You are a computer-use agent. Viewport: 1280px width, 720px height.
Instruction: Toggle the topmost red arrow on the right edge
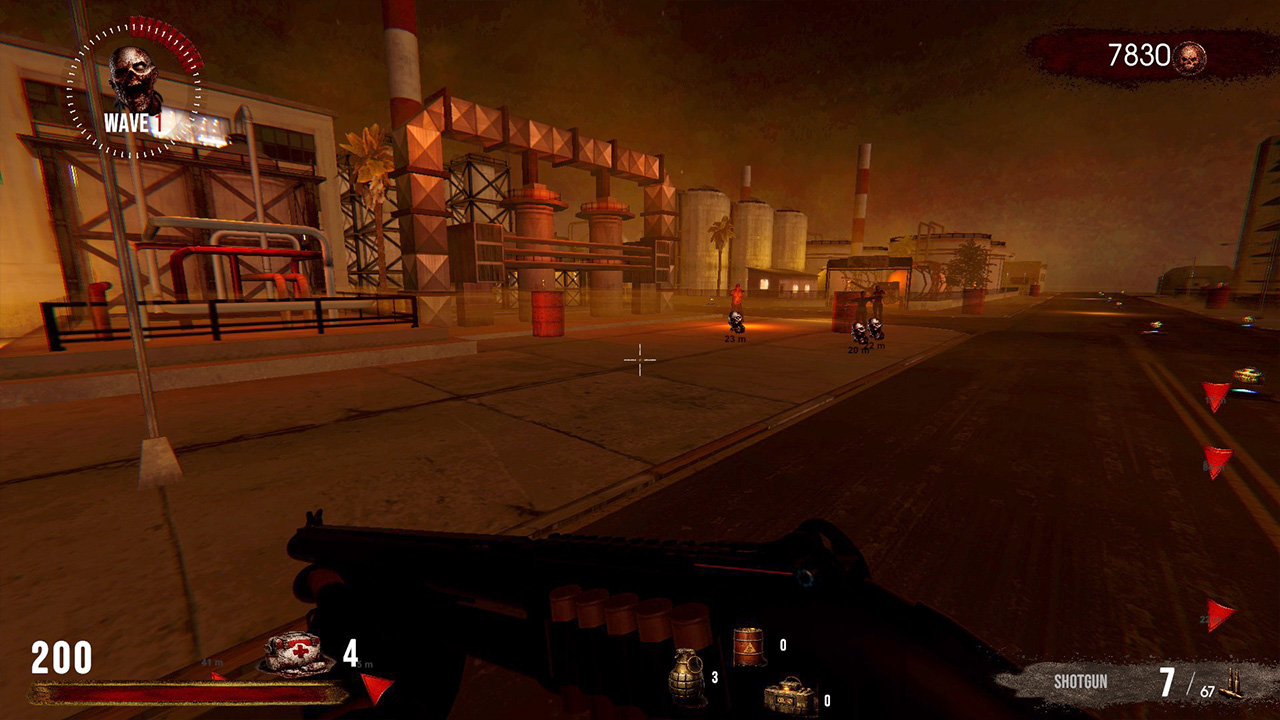tap(1218, 395)
